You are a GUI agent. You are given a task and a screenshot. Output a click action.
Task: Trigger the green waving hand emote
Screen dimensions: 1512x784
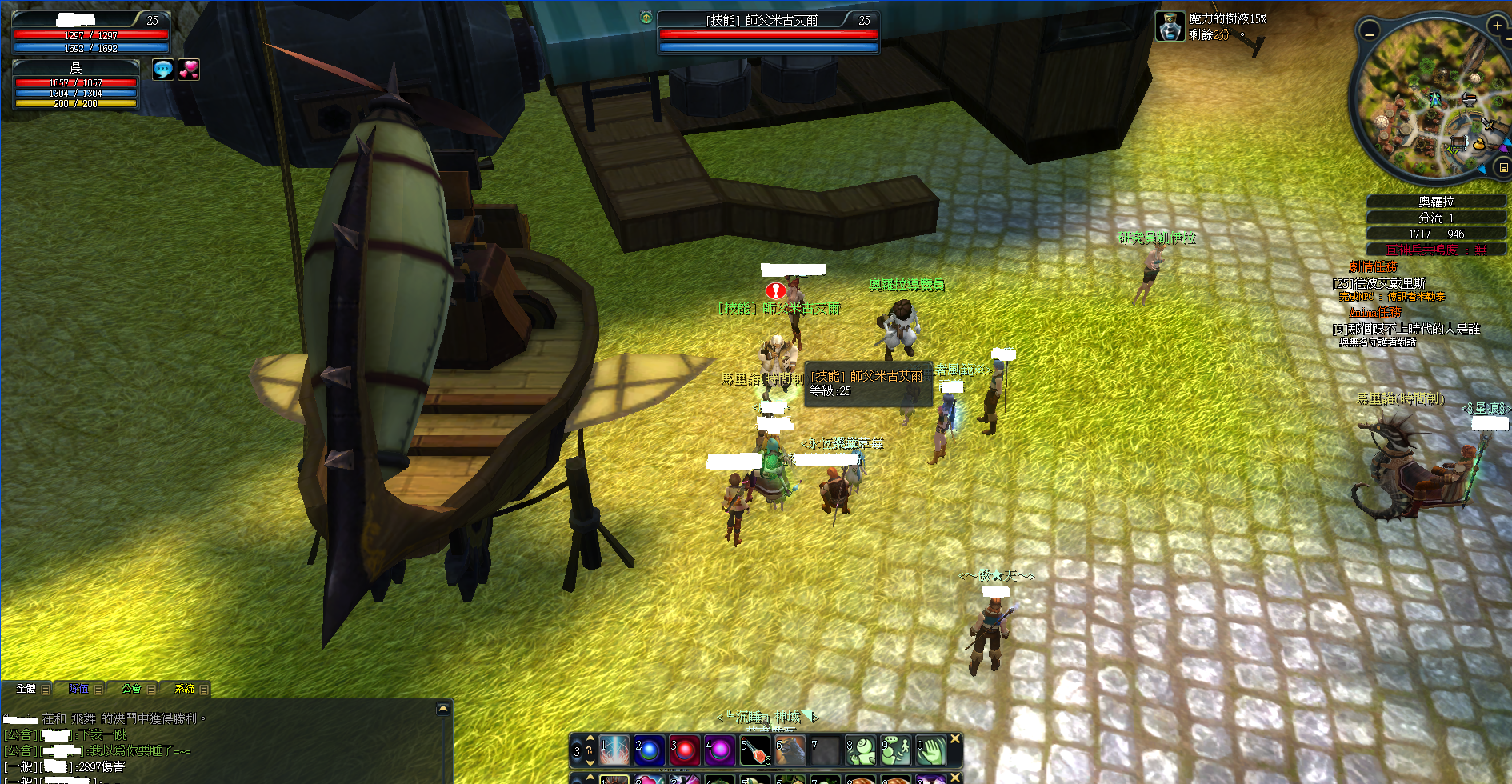pyautogui.click(x=930, y=750)
